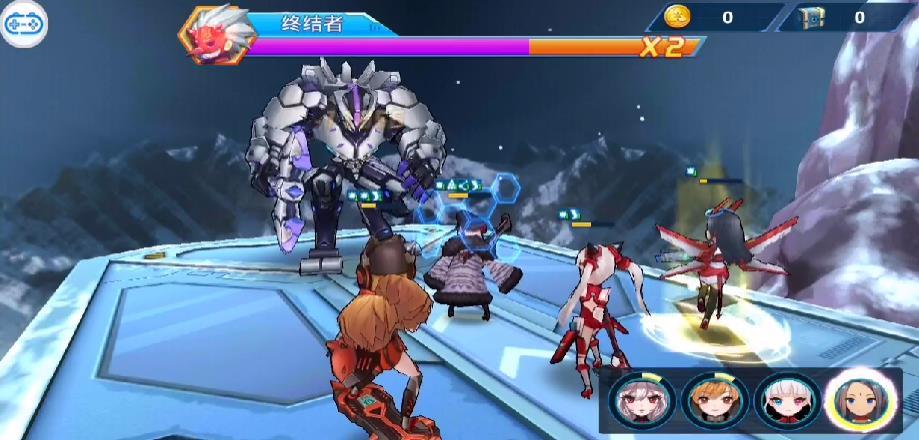Screen dimensions: 919x440
Task: Tap the gamepad controller icon
Action: pyautogui.click(x=20, y=24)
